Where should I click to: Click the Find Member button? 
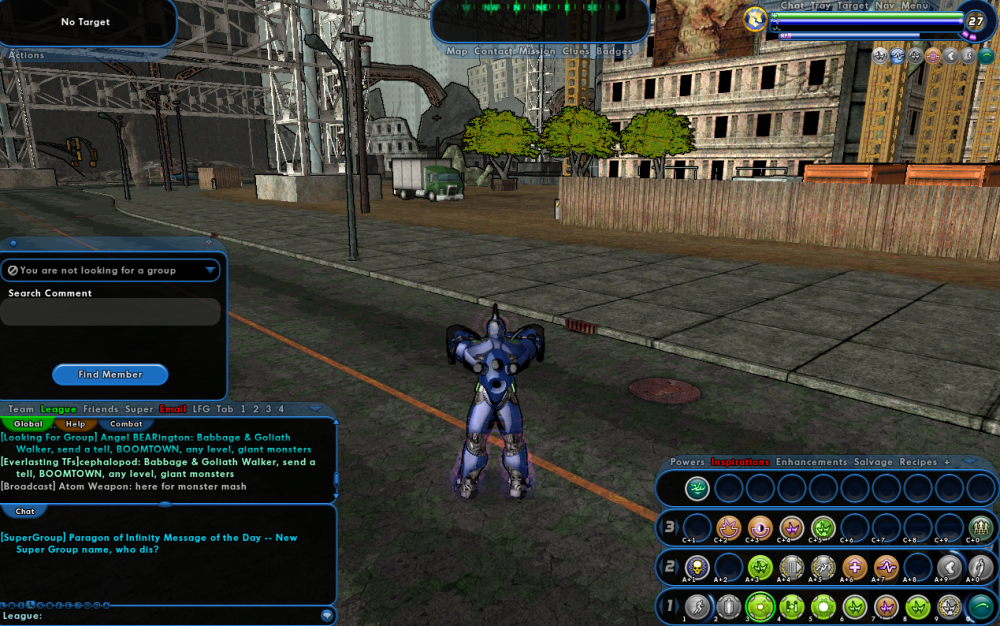pos(110,375)
